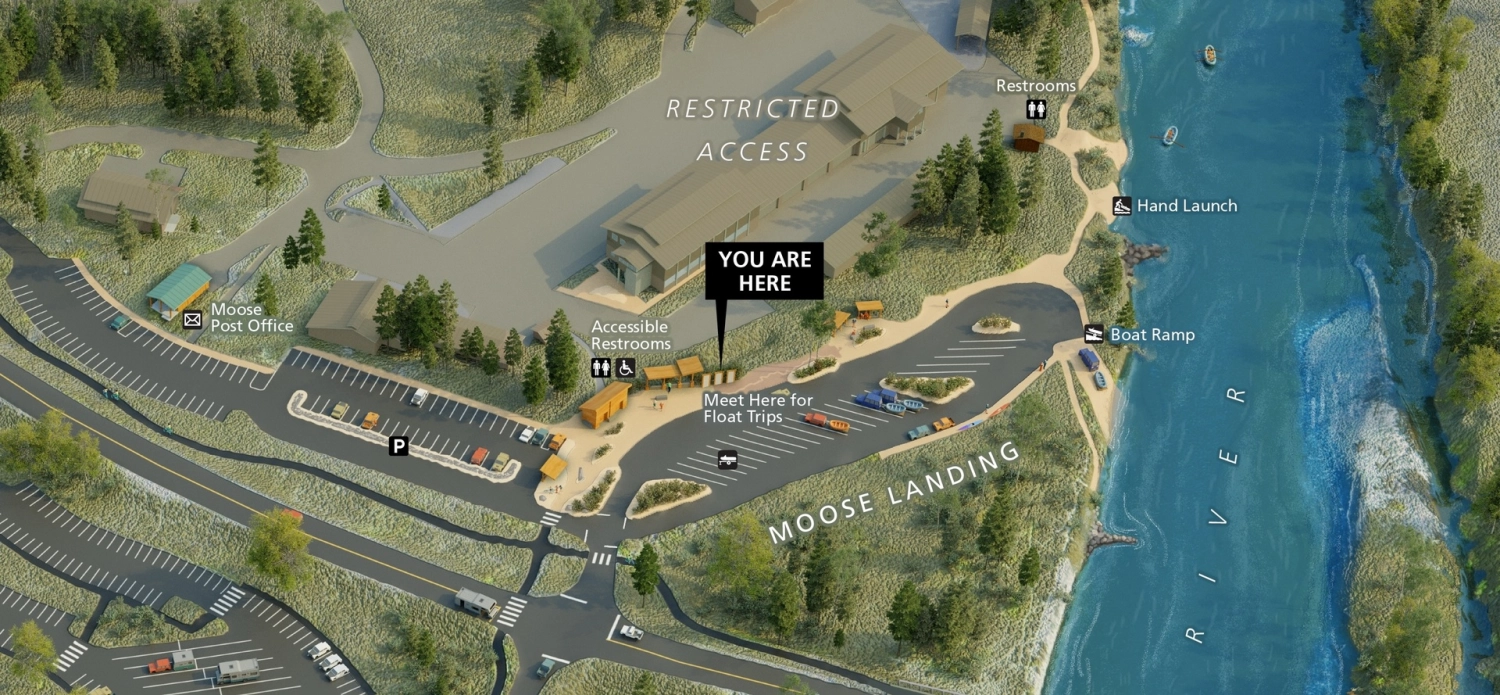Select the boat trailer parking icon
1500x695 pixels.
click(728, 459)
